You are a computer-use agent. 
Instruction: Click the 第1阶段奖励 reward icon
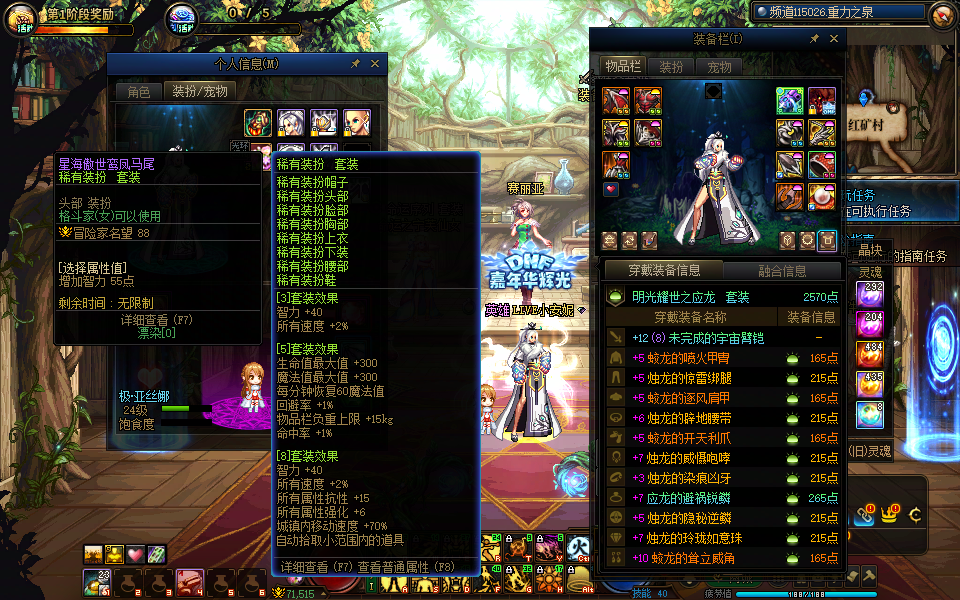point(21,18)
